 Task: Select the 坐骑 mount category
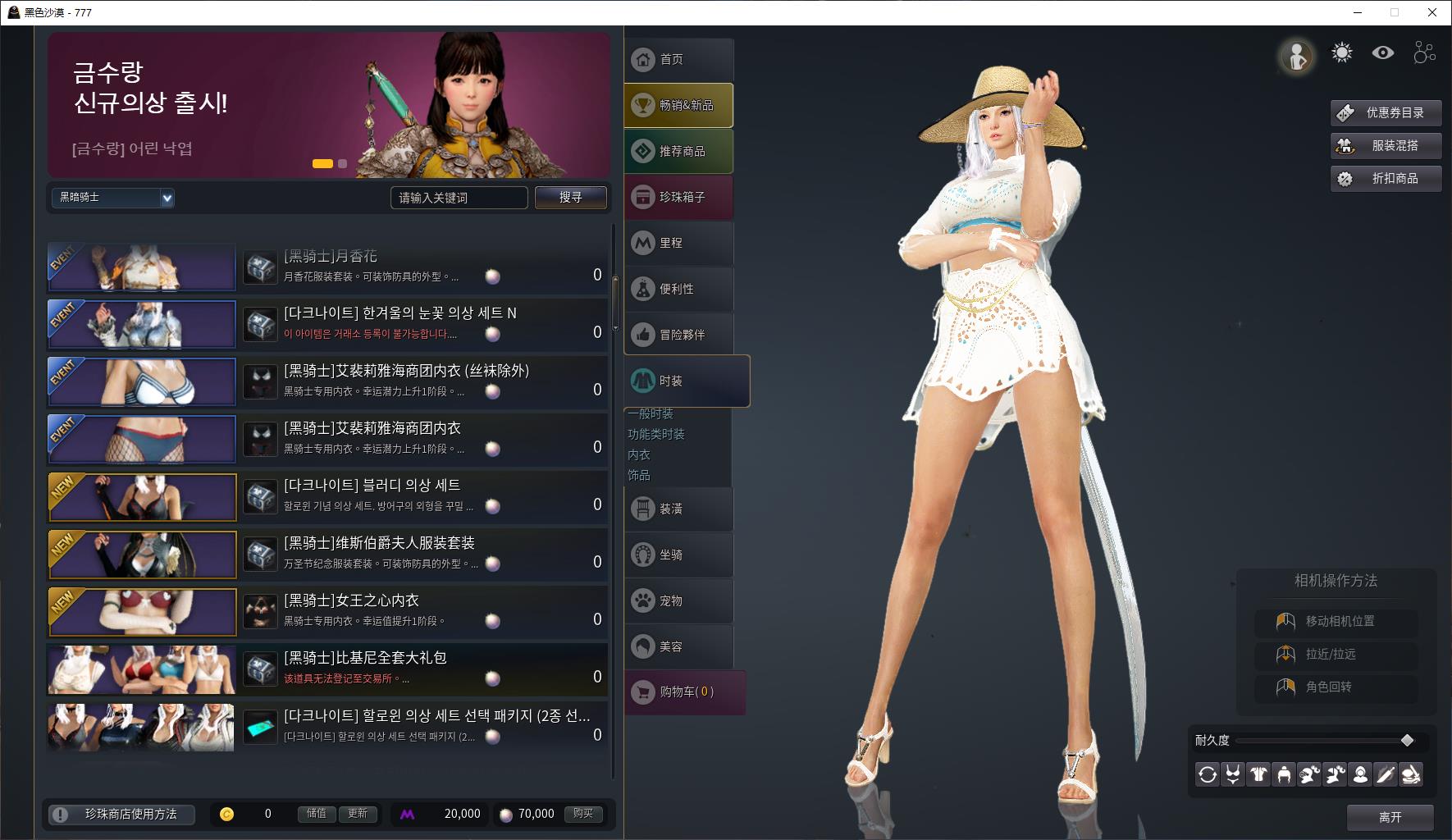pyautogui.click(x=678, y=555)
